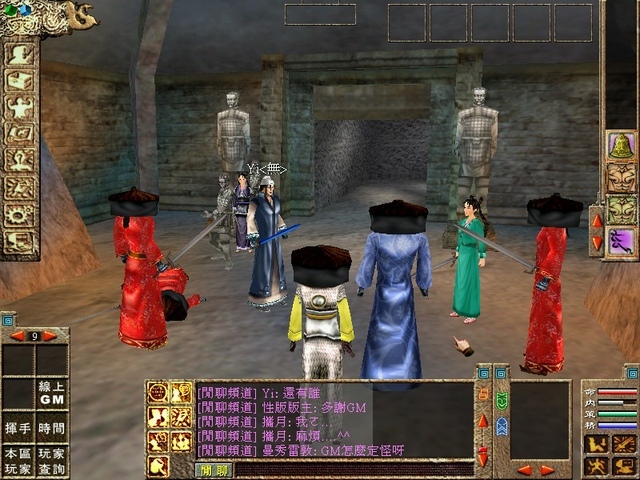This screenshot has width=640, height=480.
Task: Click the head silhouette character icon
Action: [x=19, y=53]
